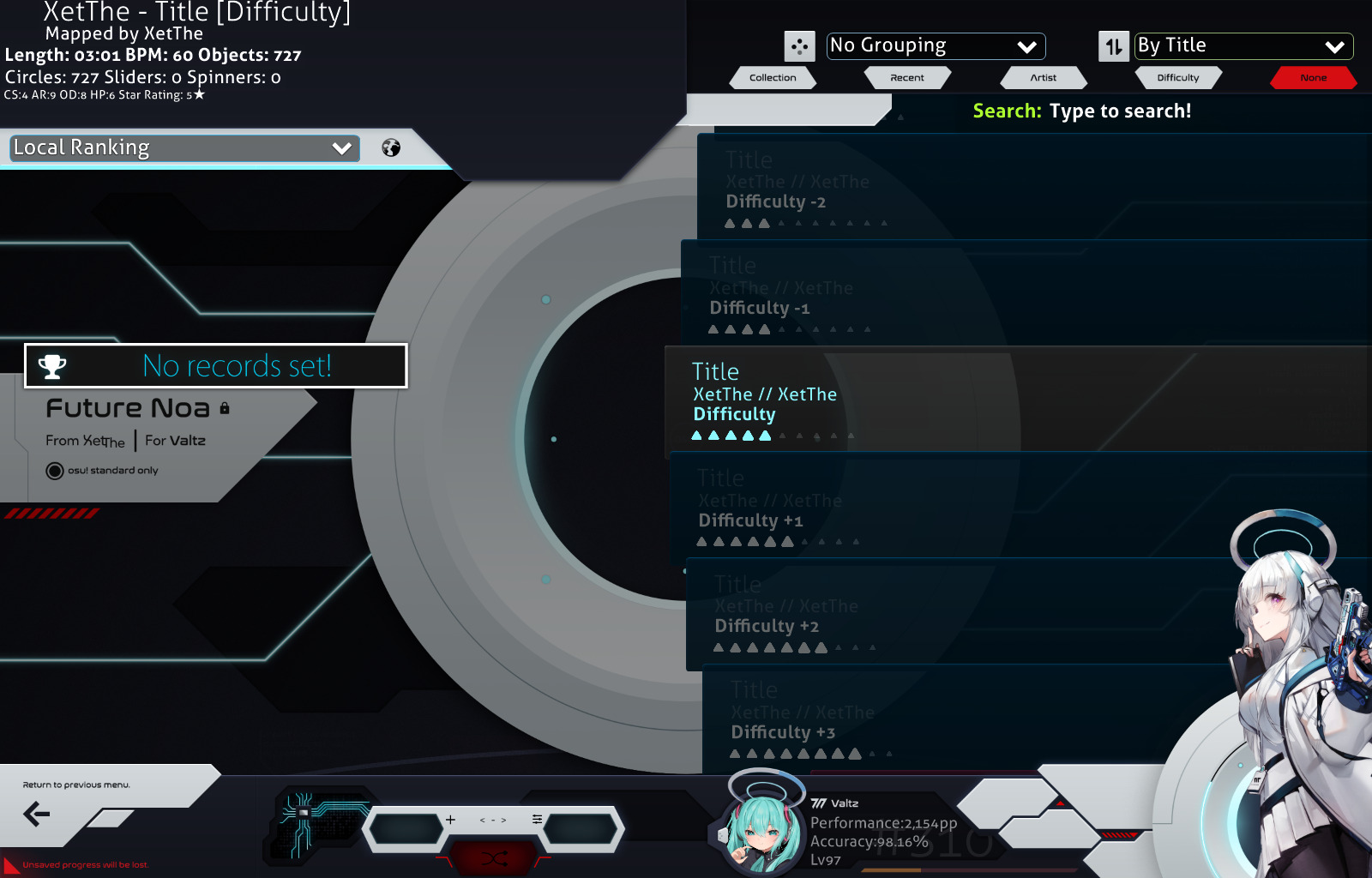
Task: Select the Recent grouping option
Action: (x=907, y=77)
